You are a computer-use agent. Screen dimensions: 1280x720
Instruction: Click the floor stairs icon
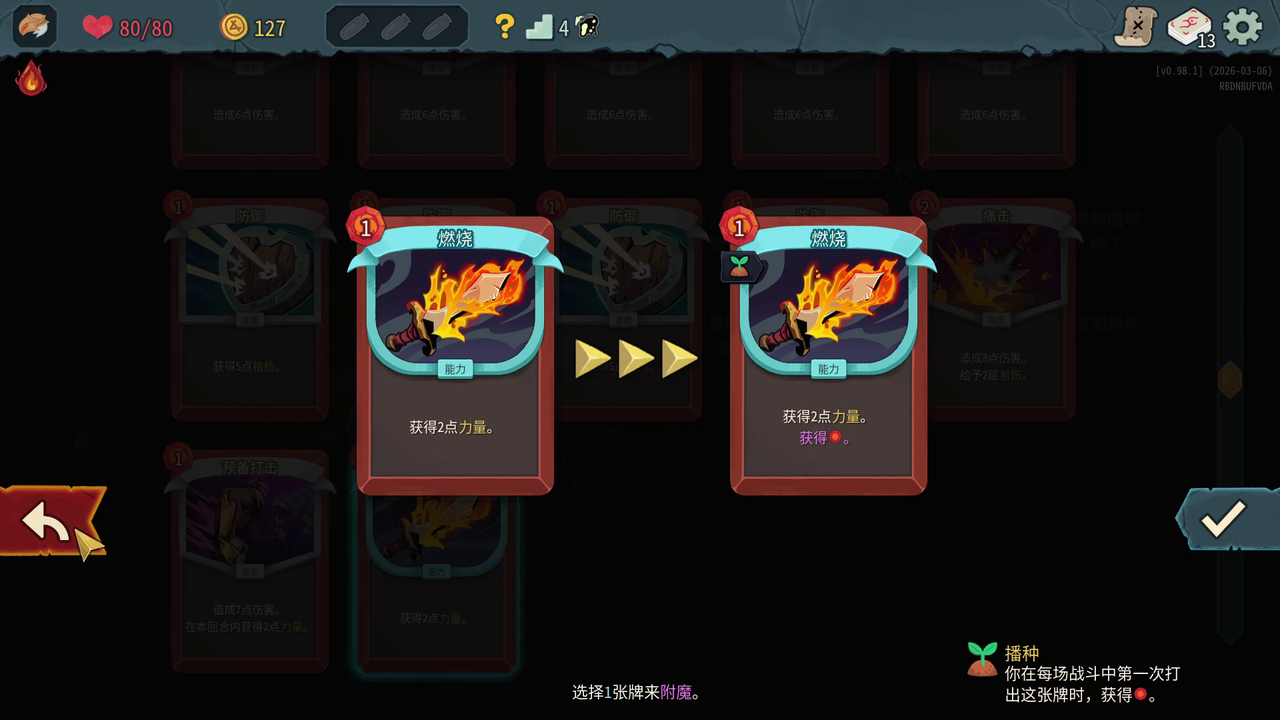pyautogui.click(x=540, y=27)
